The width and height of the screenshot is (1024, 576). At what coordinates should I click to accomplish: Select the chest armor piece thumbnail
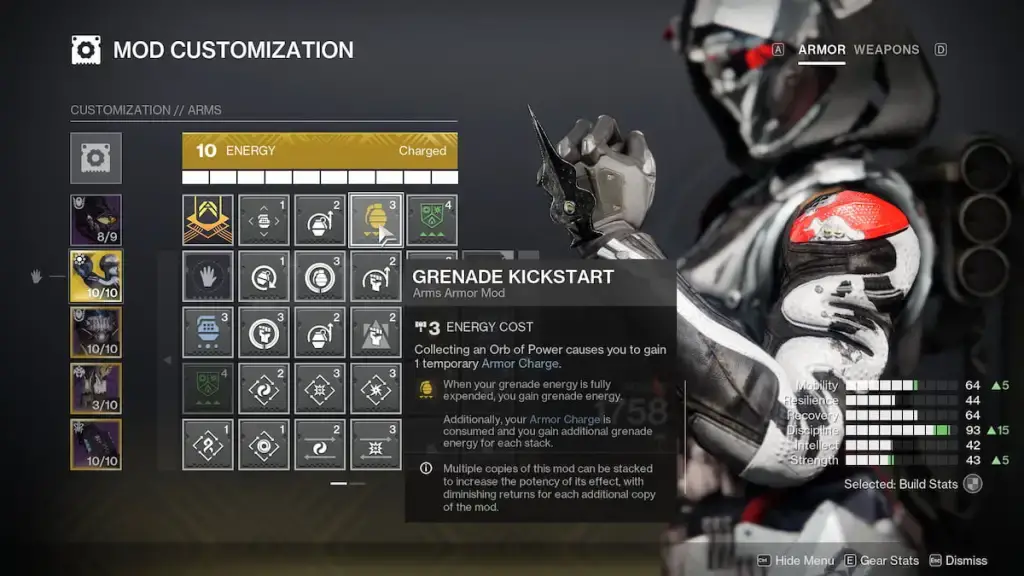[96, 333]
